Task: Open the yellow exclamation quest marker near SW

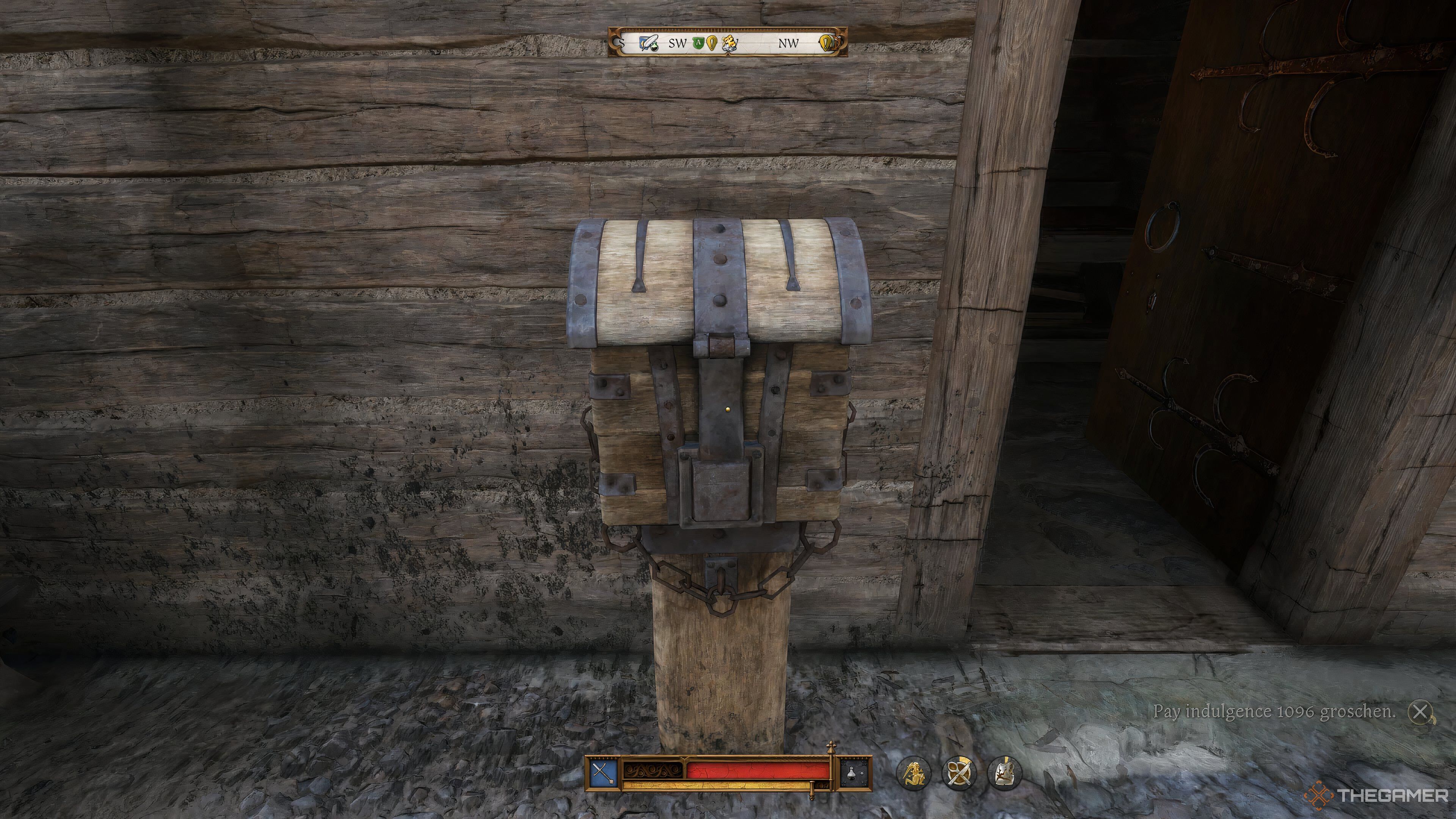Action: [711, 44]
